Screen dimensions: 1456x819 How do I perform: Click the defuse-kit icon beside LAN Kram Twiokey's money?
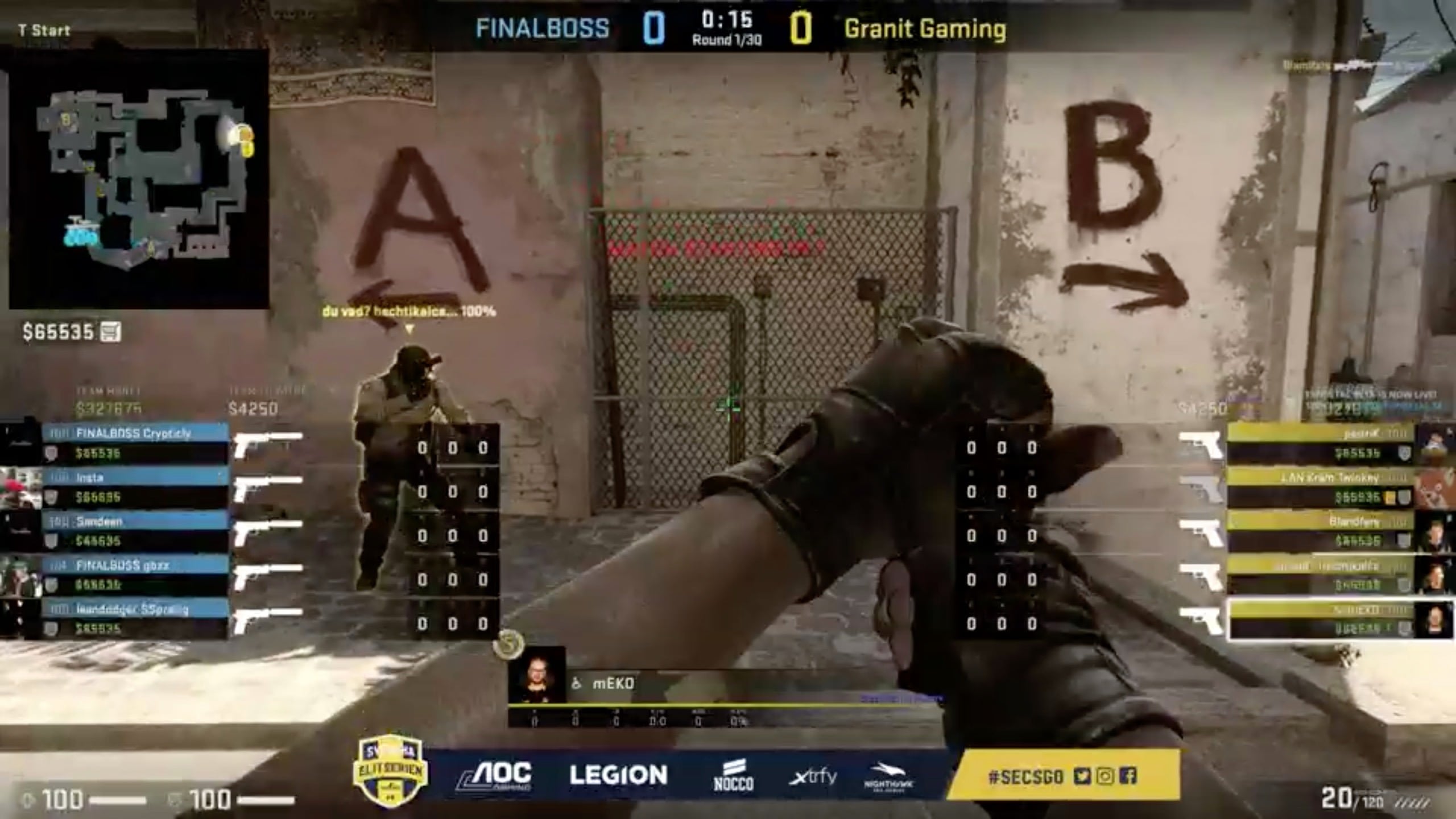pyautogui.click(x=1390, y=497)
